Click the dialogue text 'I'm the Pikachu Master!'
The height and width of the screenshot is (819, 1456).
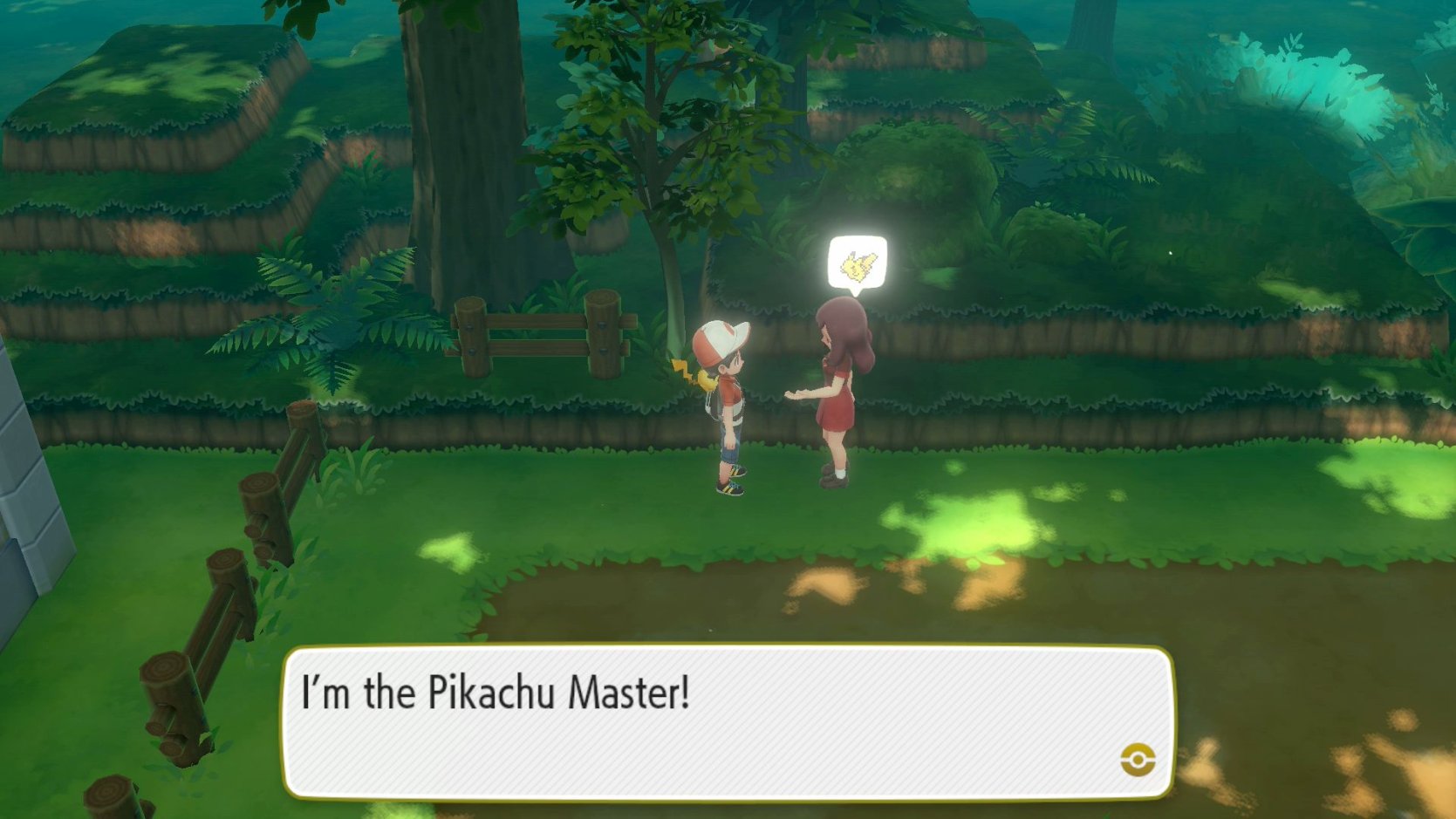[494, 693]
